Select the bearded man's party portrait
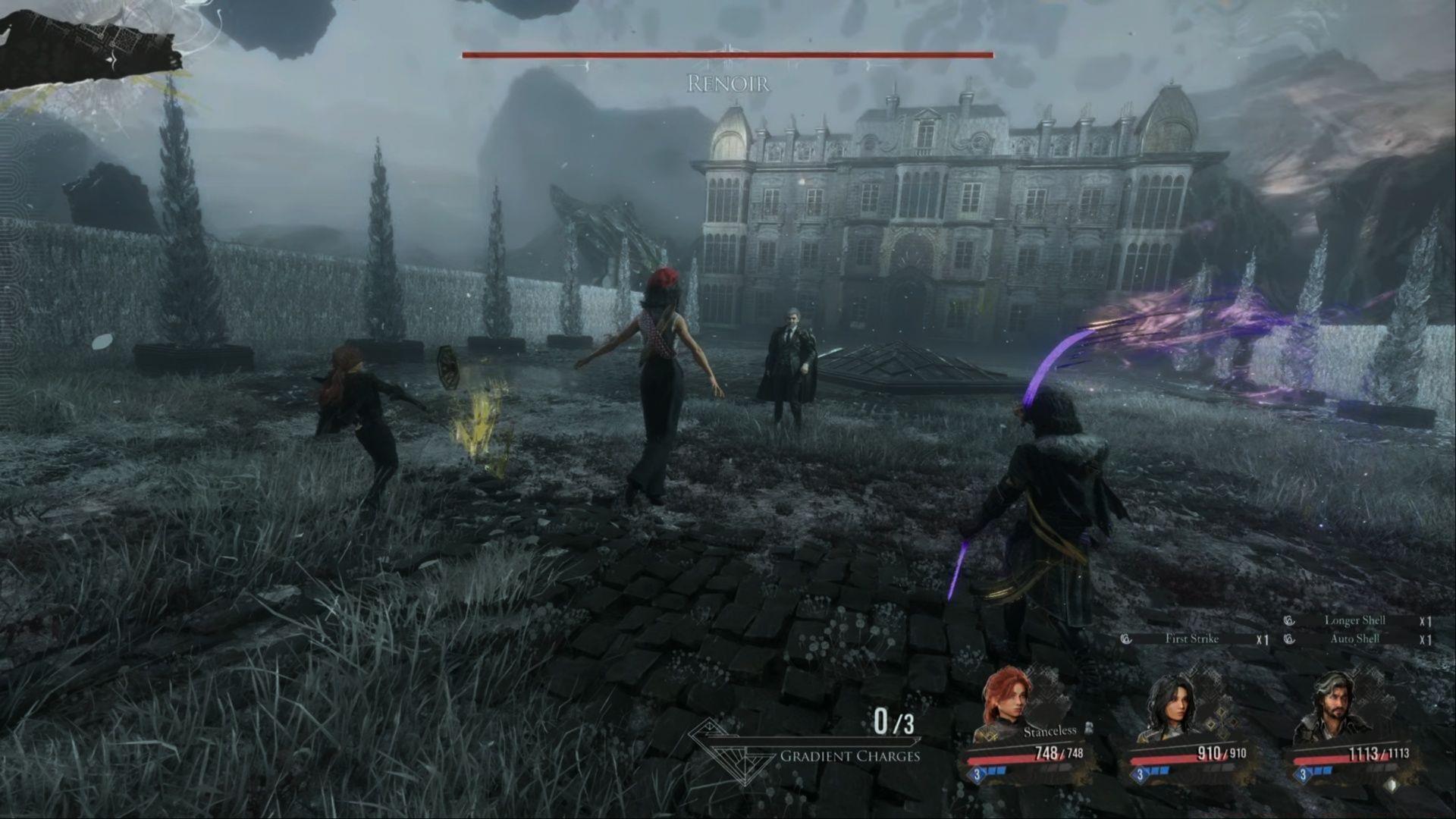 [x=1332, y=707]
